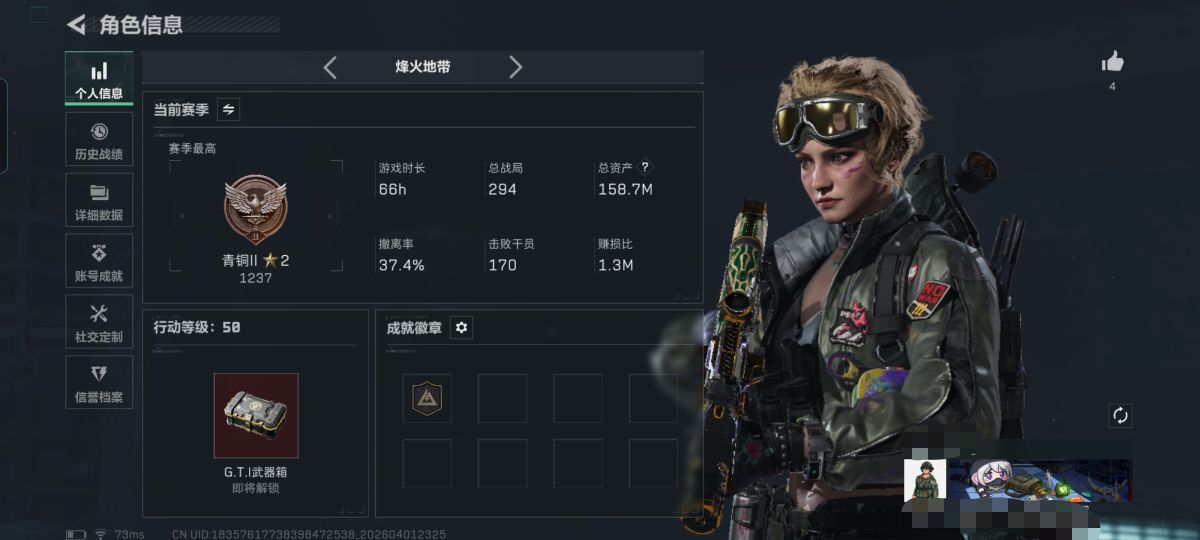
Task: Open the 总资产 question mark help
Action: pyautogui.click(x=645, y=168)
